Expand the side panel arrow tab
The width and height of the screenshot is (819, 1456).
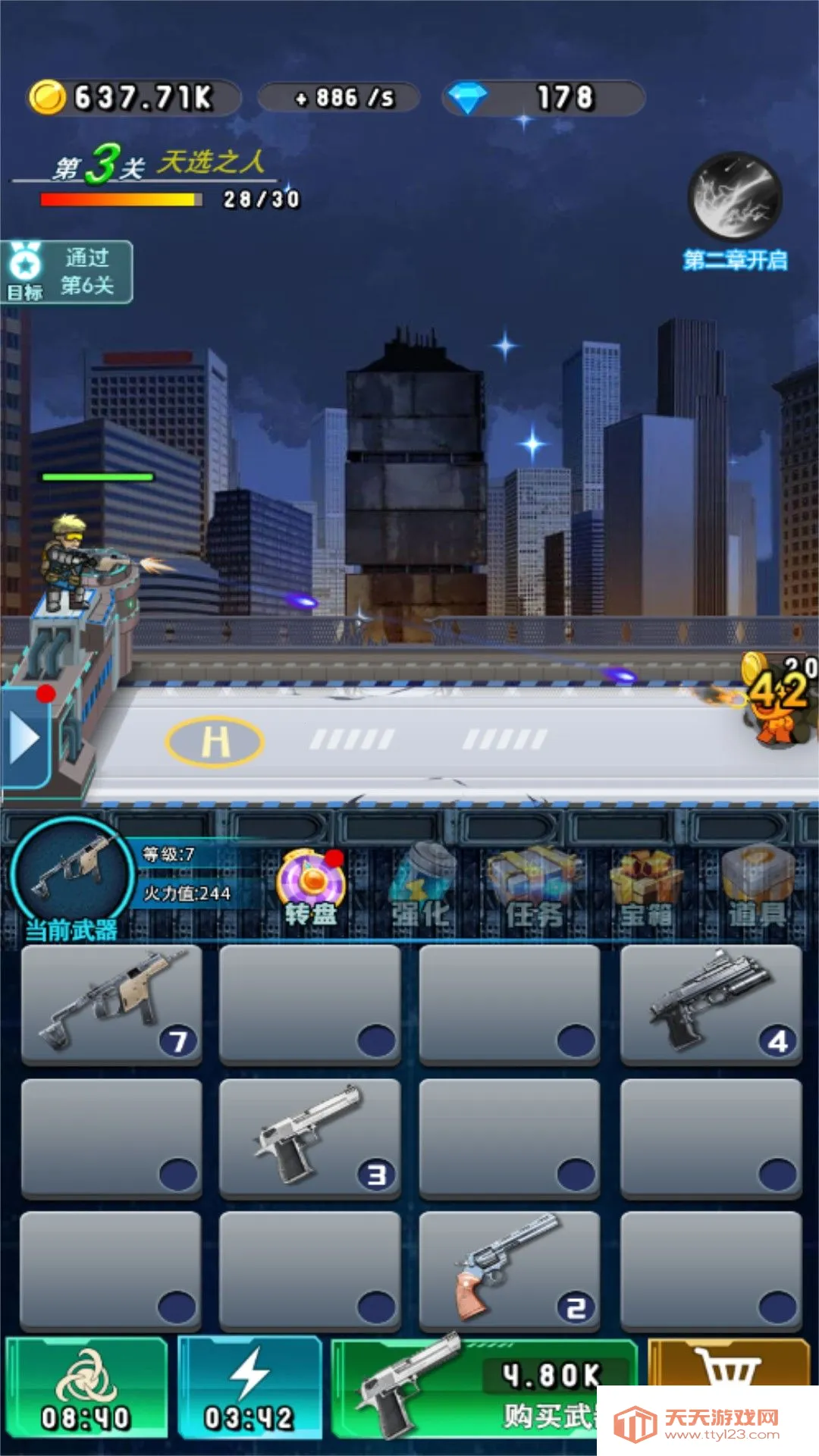[x=25, y=738]
